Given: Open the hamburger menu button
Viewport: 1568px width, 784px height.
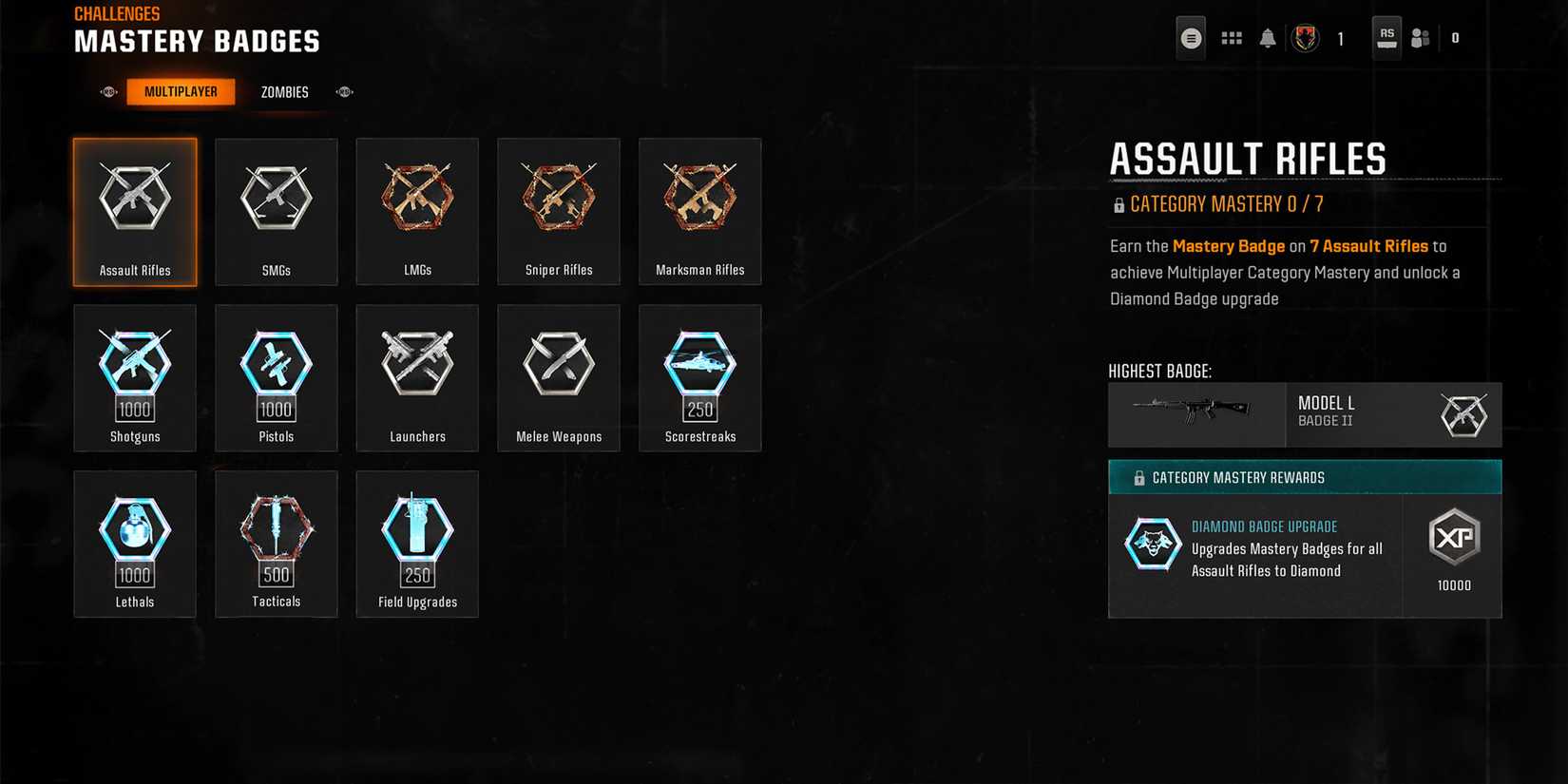Looking at the screenshot, I should (x=1191, y=38).
